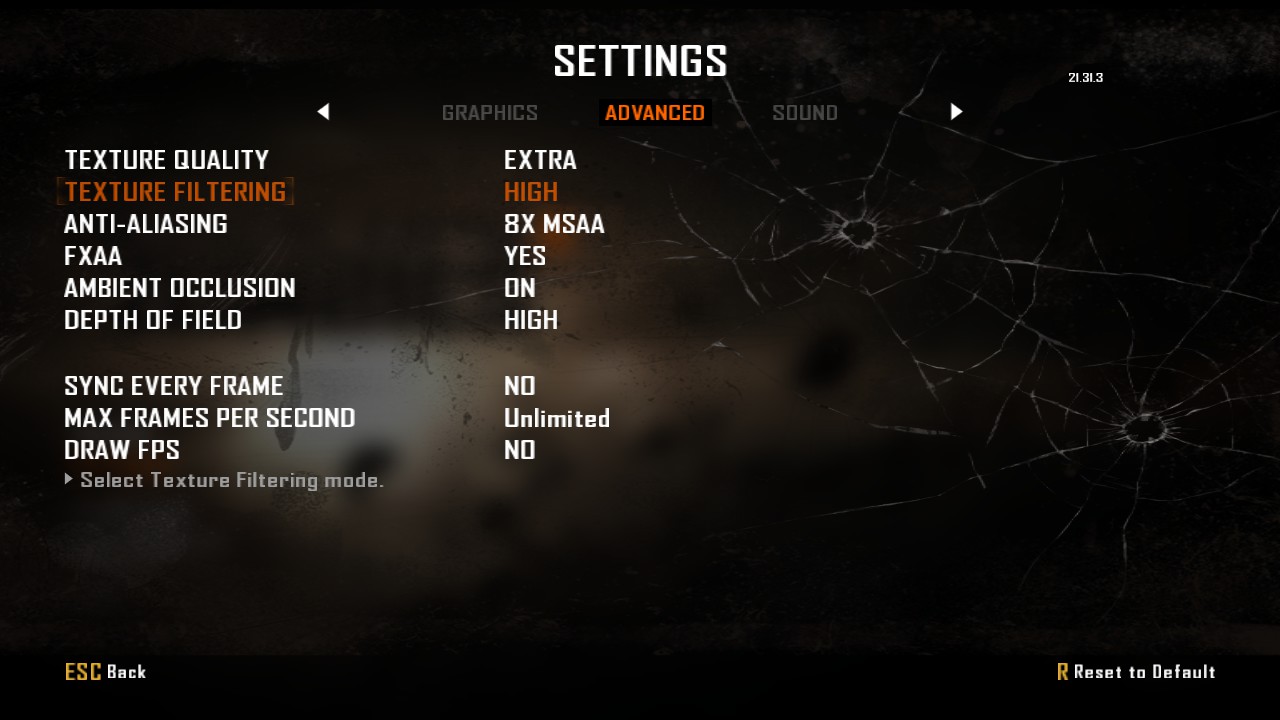Click Reset to Default
1280x720 pixels.
(1136, 672)
